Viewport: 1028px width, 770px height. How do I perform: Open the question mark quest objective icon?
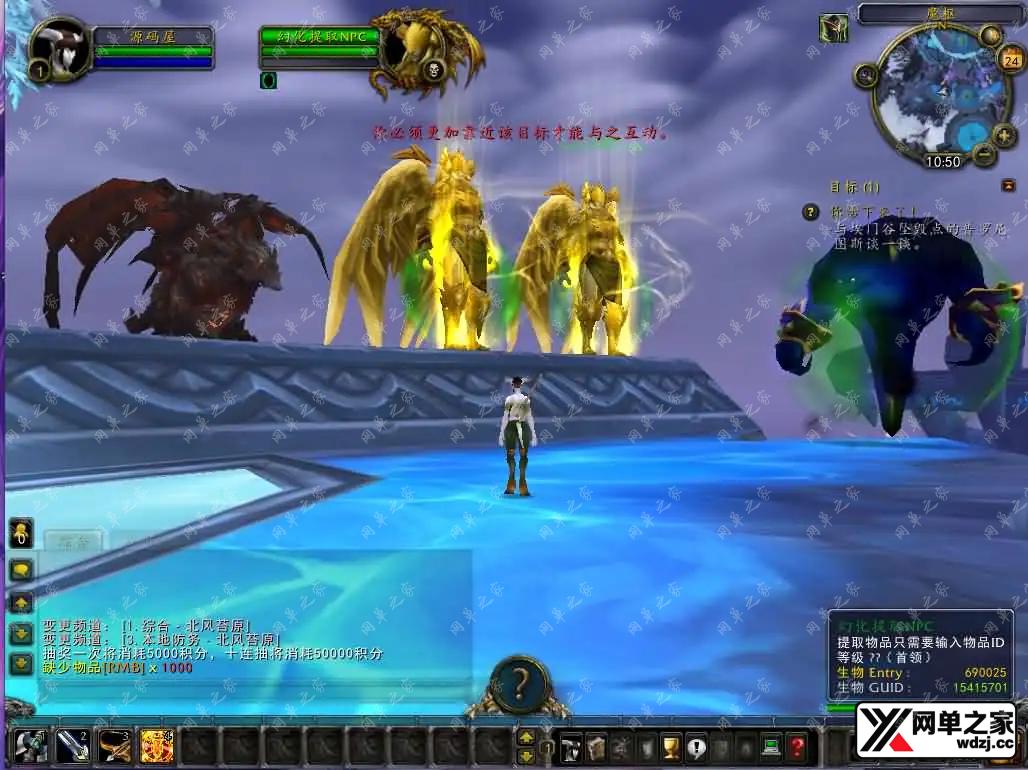811,212
